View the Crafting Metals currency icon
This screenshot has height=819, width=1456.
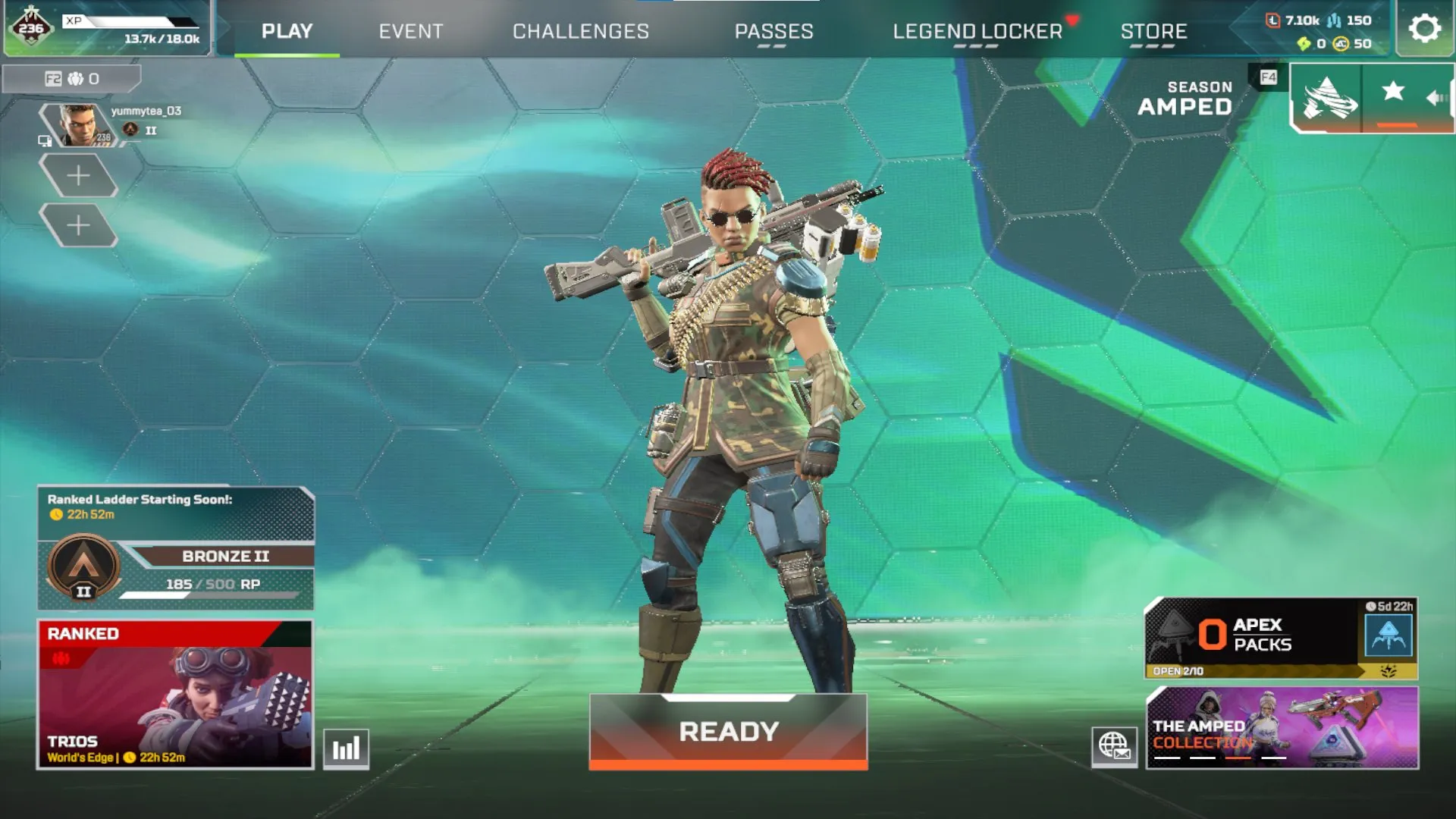point(1333,20)
